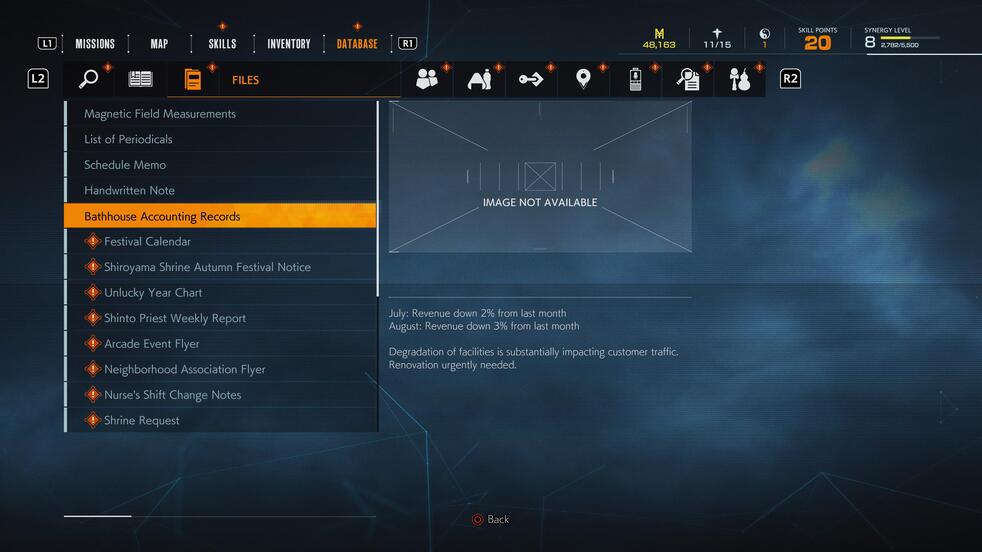This screenshot has height=552, width=982.
Task: Switch to the open book category
Action: point(141,79)
